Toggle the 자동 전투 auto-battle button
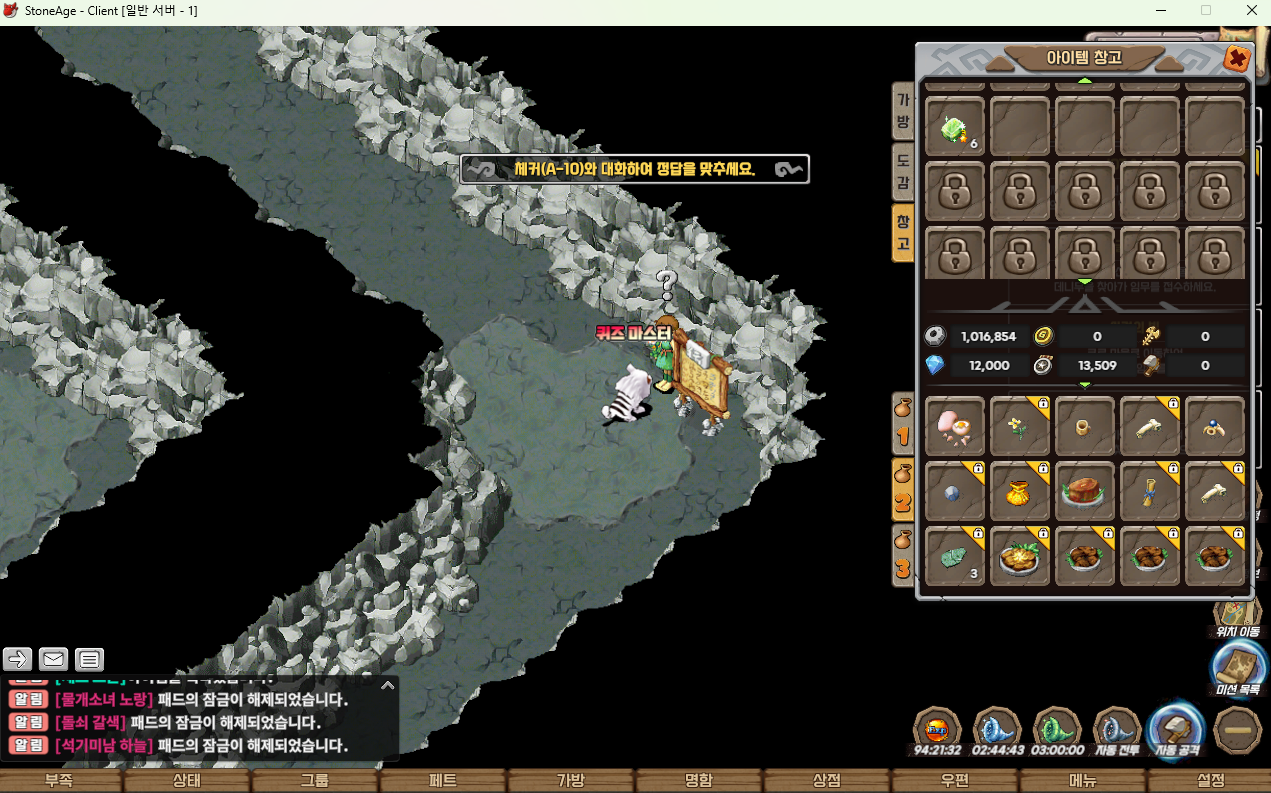This screenshot has width=1271, height=793. 1117,728
